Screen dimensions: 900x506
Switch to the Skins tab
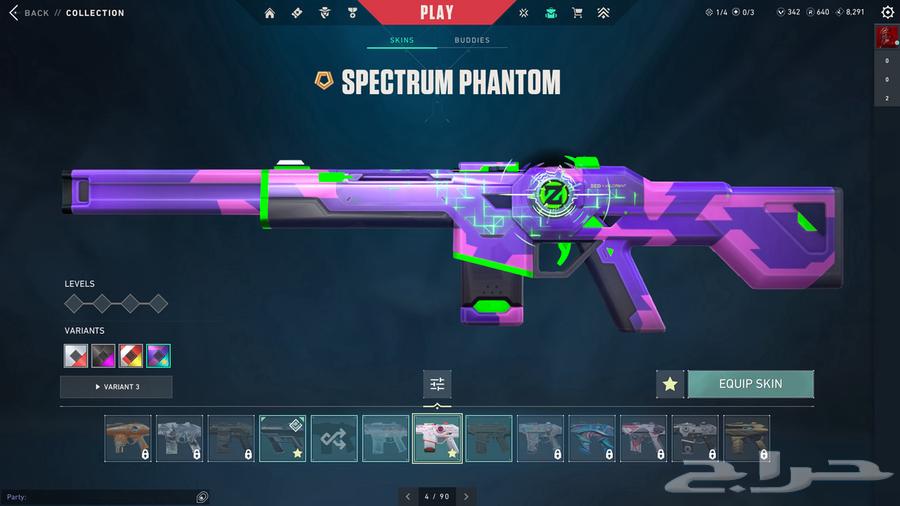click(x=402, y=41)
